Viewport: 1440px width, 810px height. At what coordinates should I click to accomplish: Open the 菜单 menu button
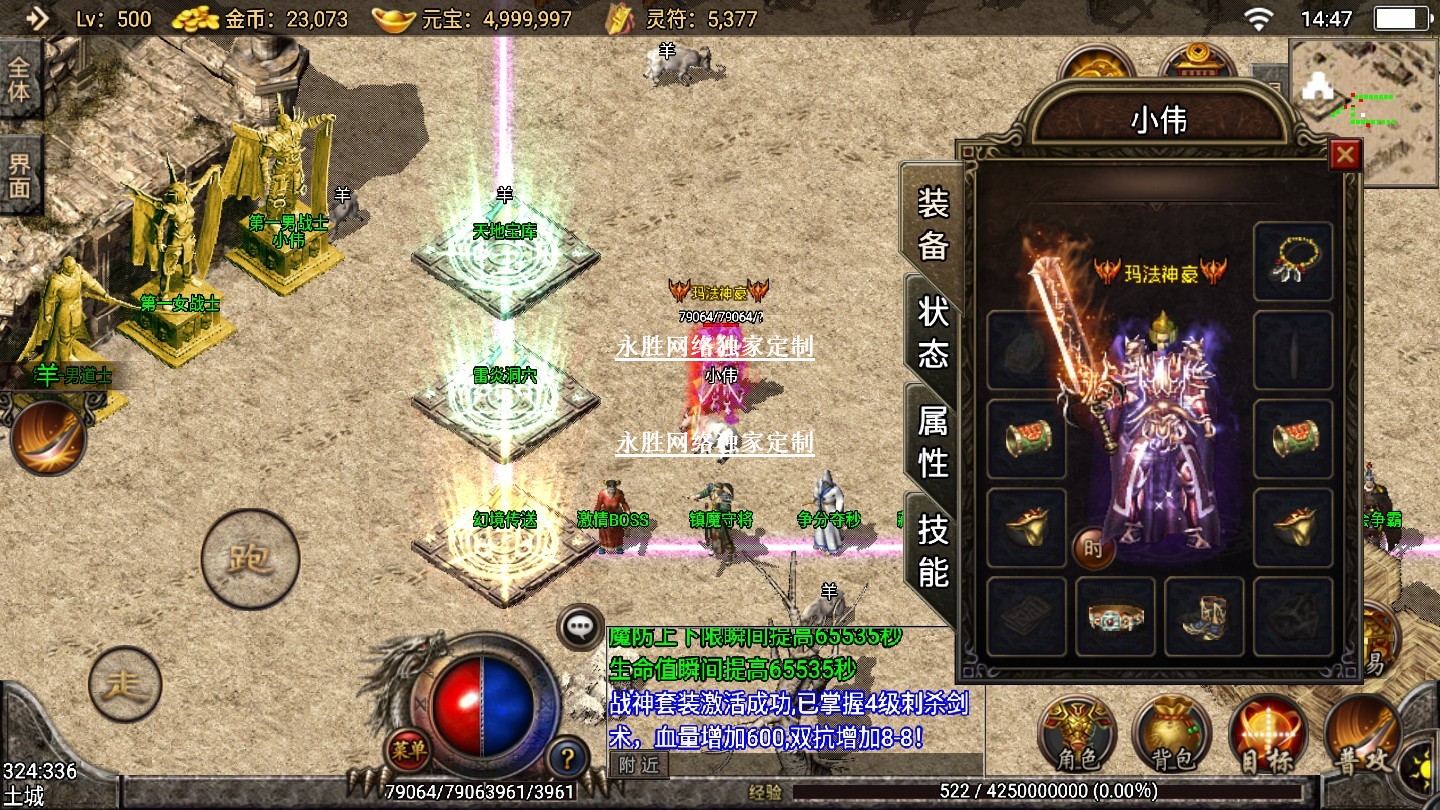408,748
